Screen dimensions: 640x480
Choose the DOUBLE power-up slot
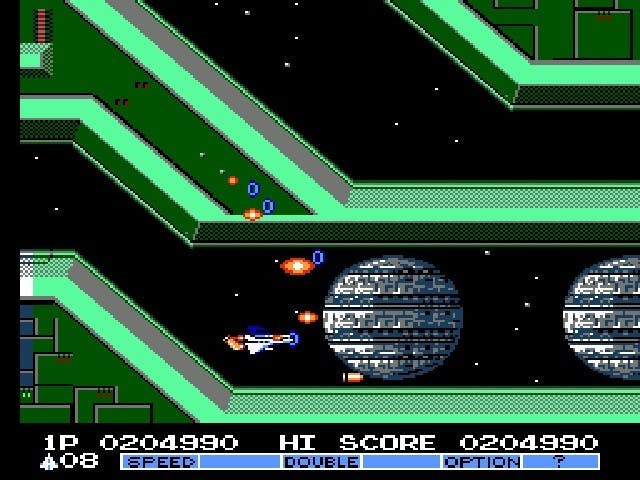click(x=321, y=462)
